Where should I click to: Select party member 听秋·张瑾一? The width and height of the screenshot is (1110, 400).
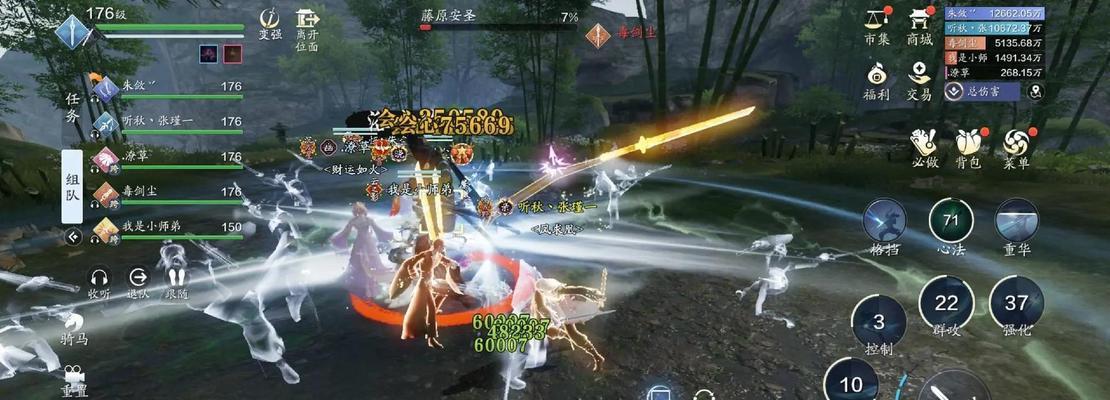pos(170,122)
